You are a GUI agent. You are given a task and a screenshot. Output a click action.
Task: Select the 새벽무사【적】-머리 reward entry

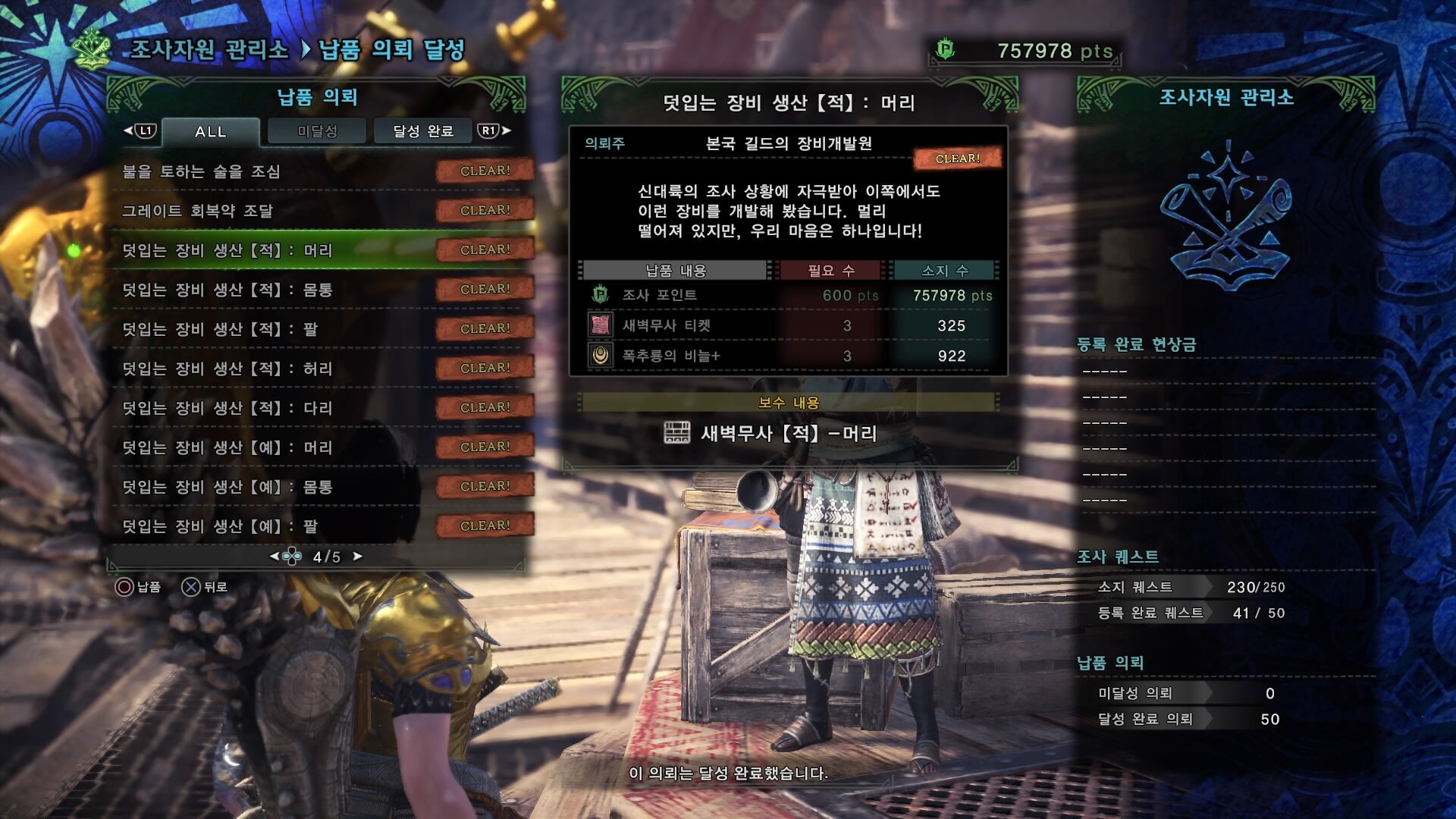coord(789,434)
